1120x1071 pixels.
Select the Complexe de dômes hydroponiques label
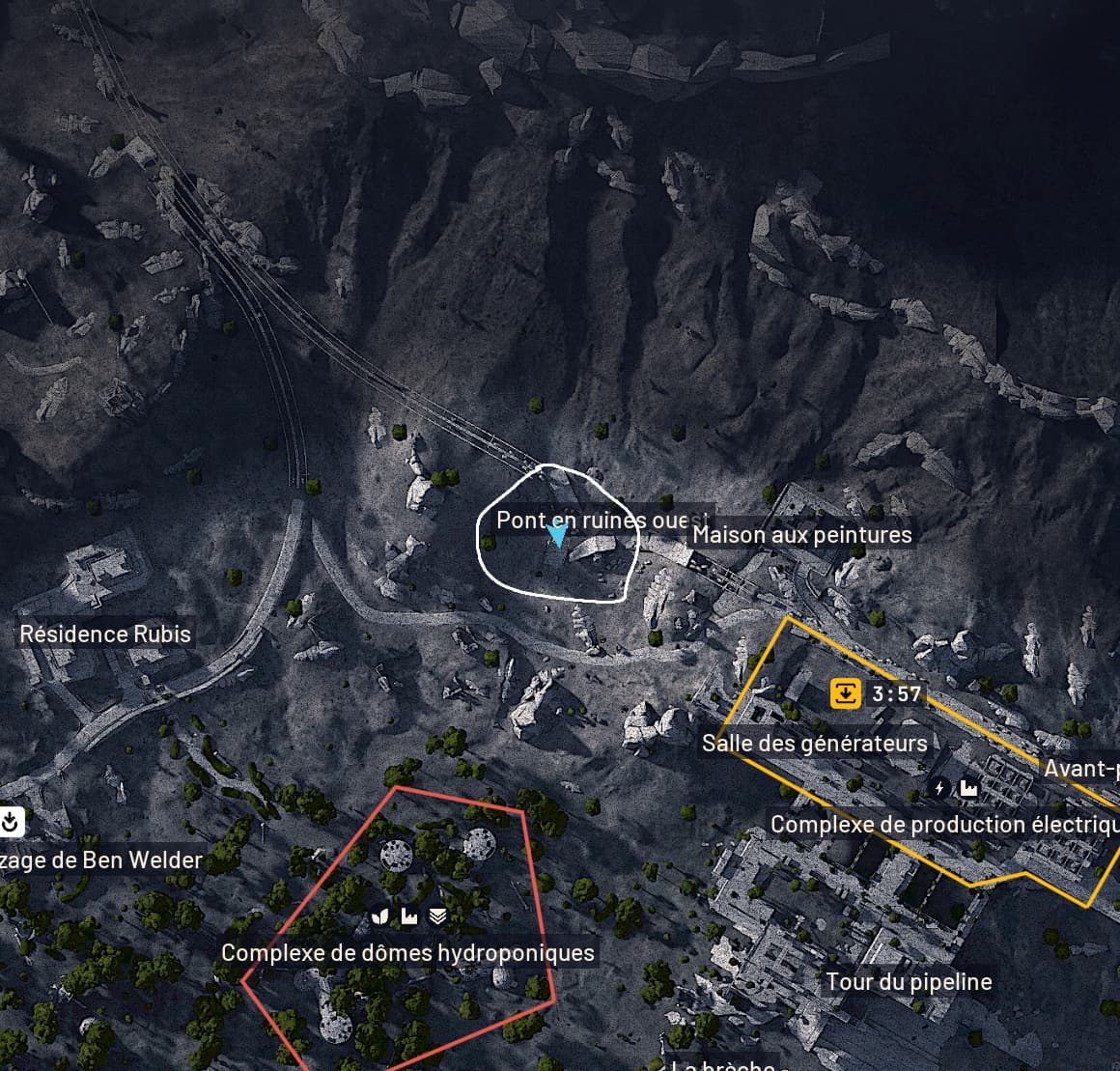(407, 953)
